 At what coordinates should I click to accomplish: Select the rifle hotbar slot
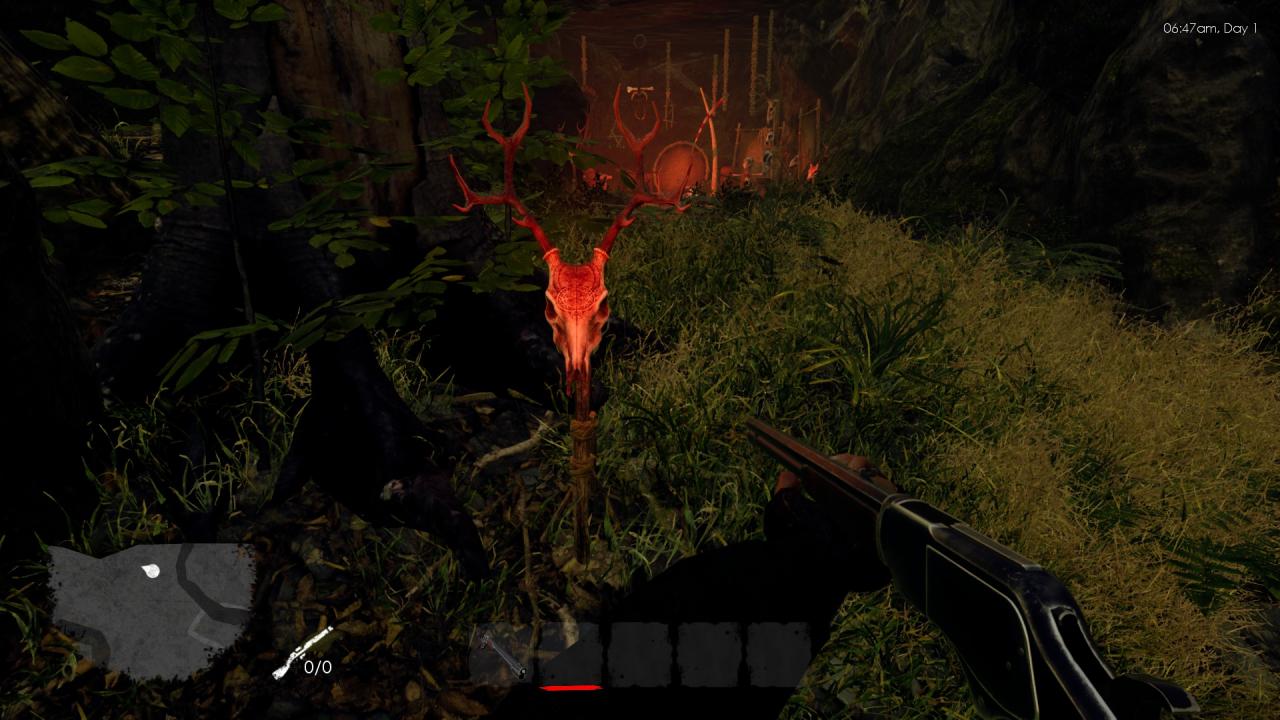coord(500,654)
